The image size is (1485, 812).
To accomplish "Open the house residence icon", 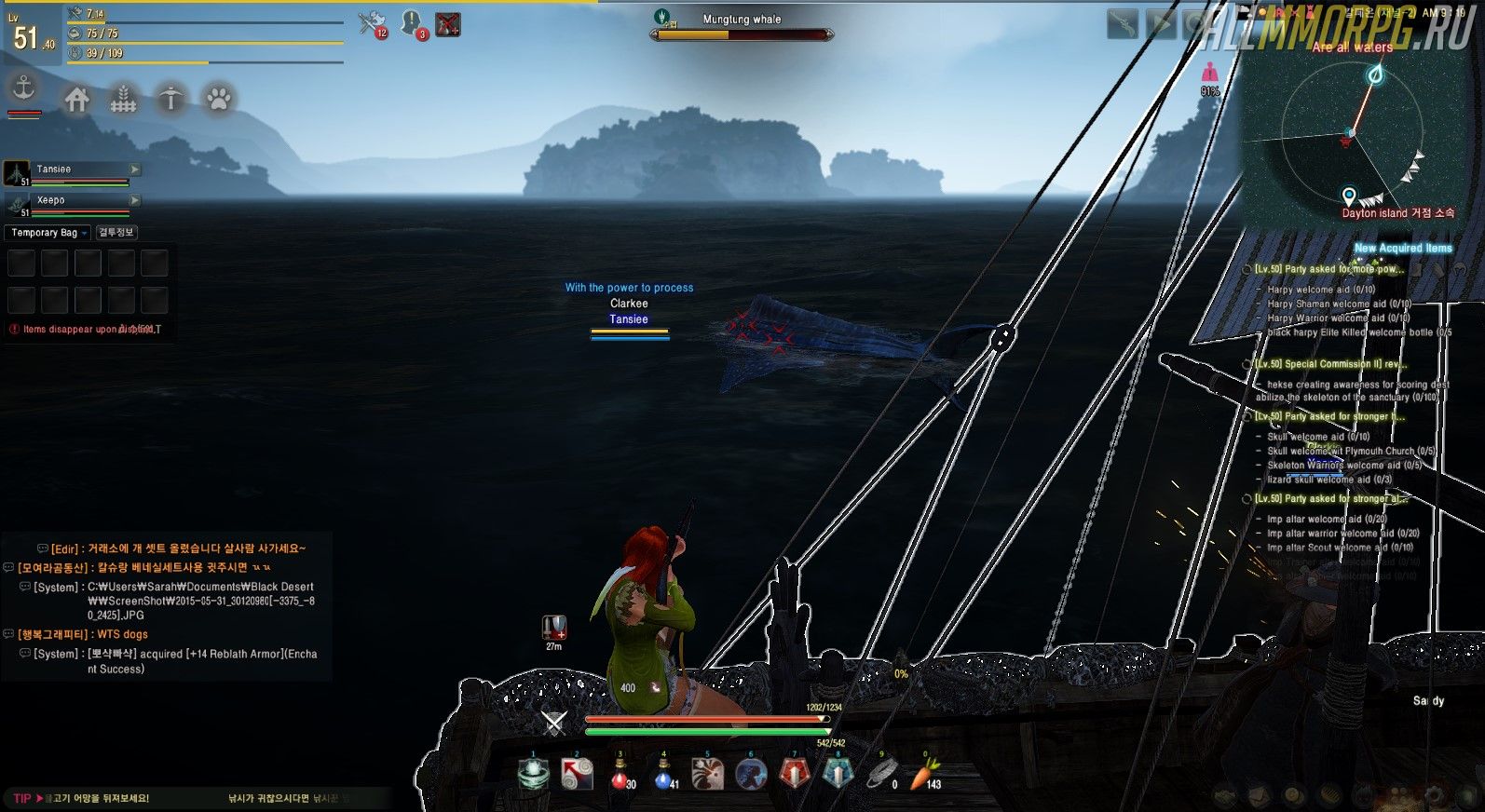I will tap(76, 99).
